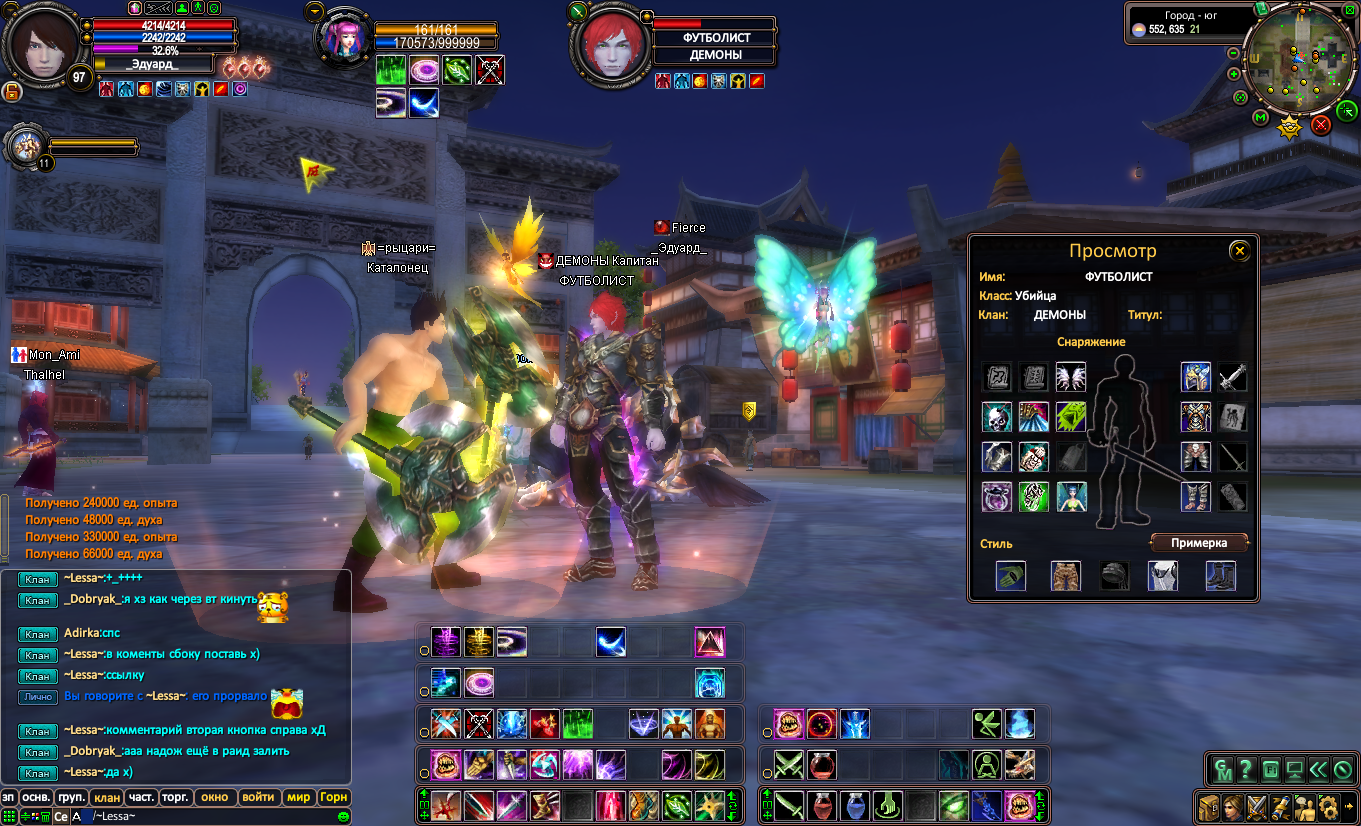
Task: Open the chat smiley emoticon picker
Action: [343, 817]
